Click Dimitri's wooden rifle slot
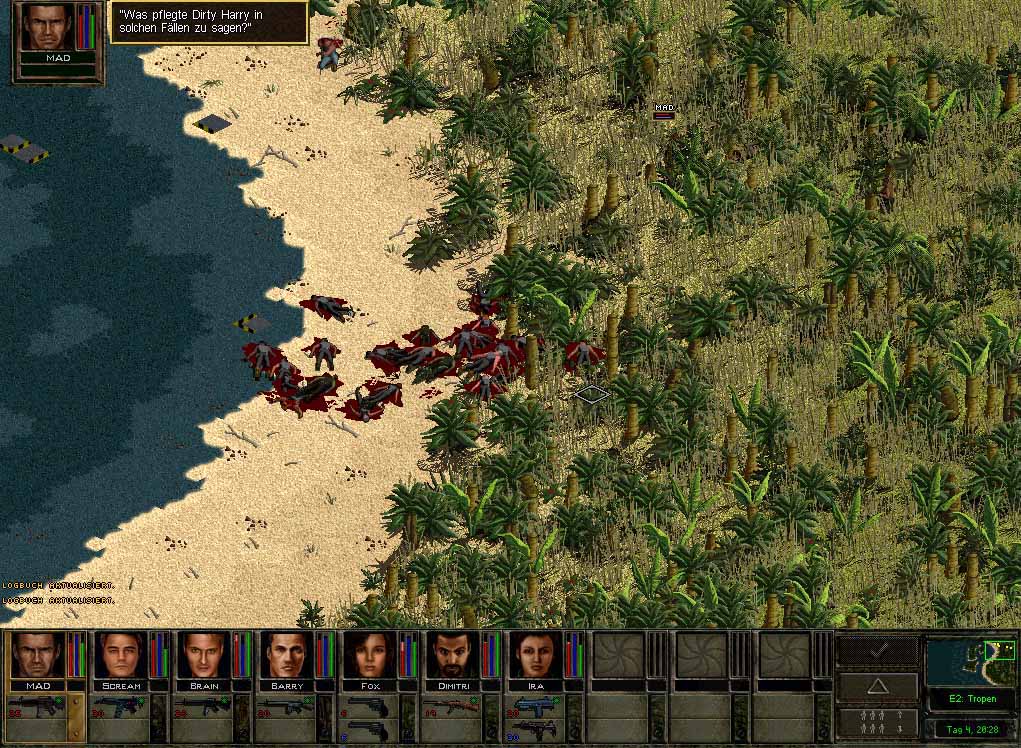This screenshot has height=748, width=1021. point(450,707)
